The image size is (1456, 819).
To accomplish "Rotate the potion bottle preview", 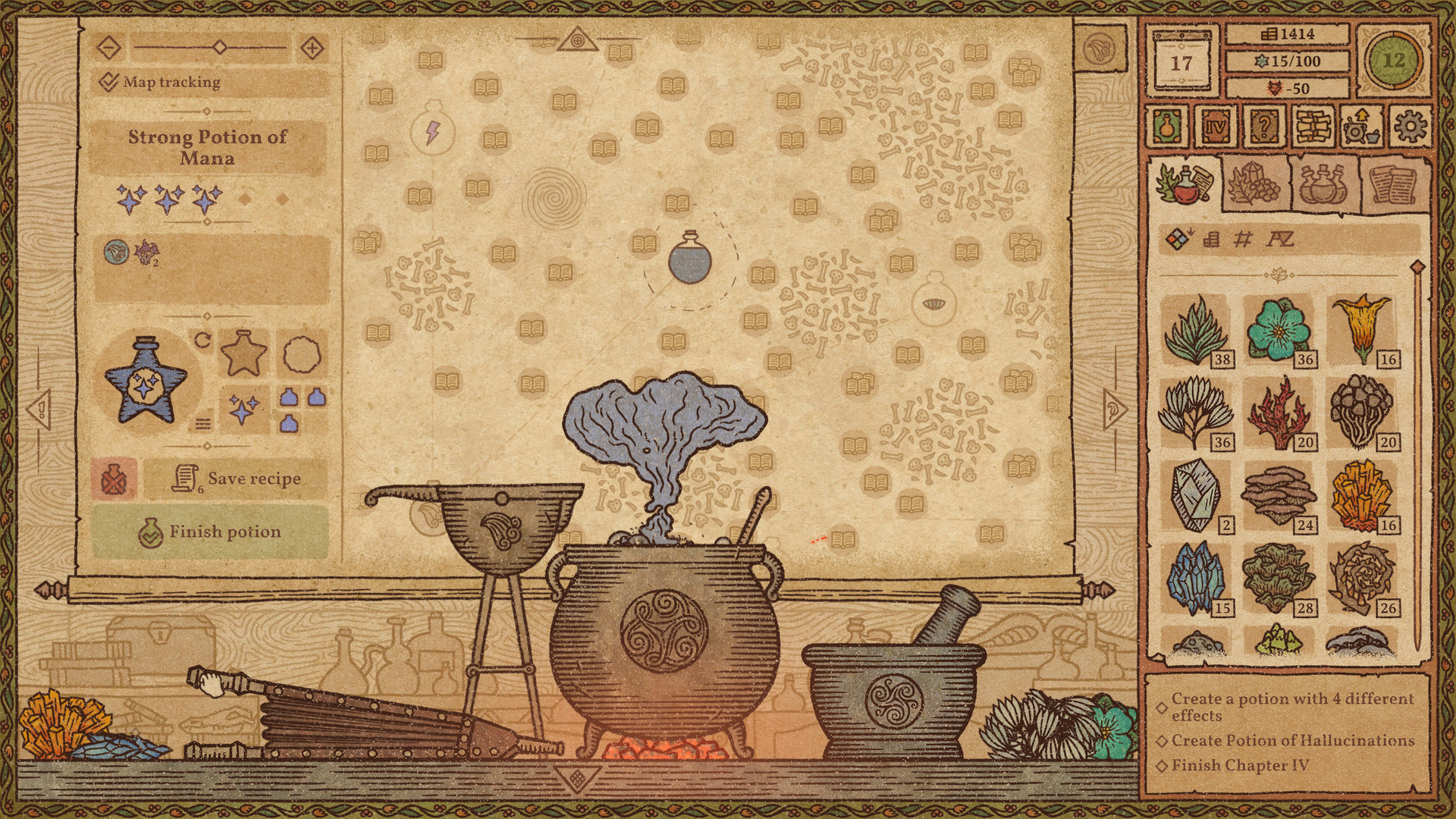I will click(202, 341).
